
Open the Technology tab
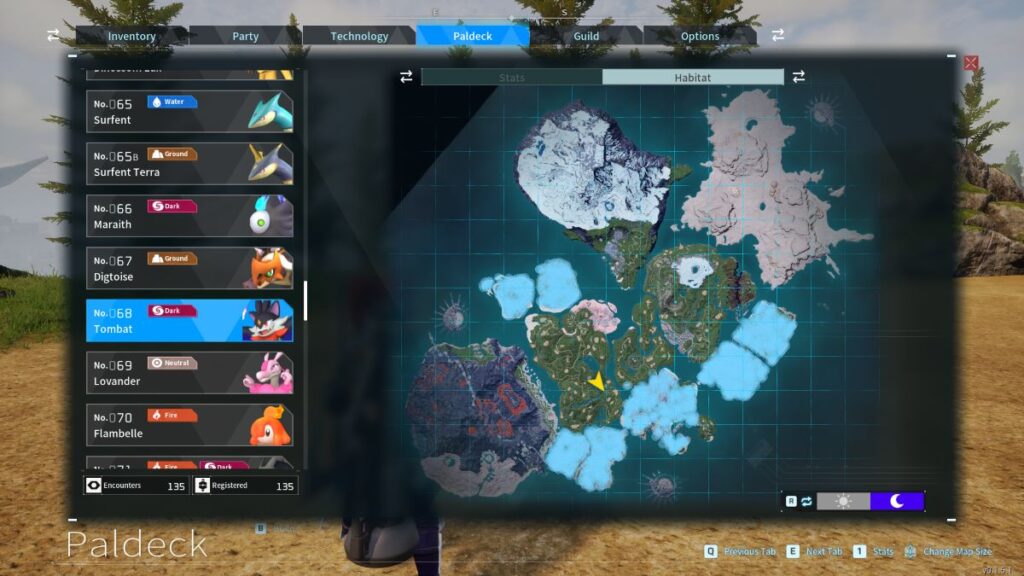coord(359,36)
